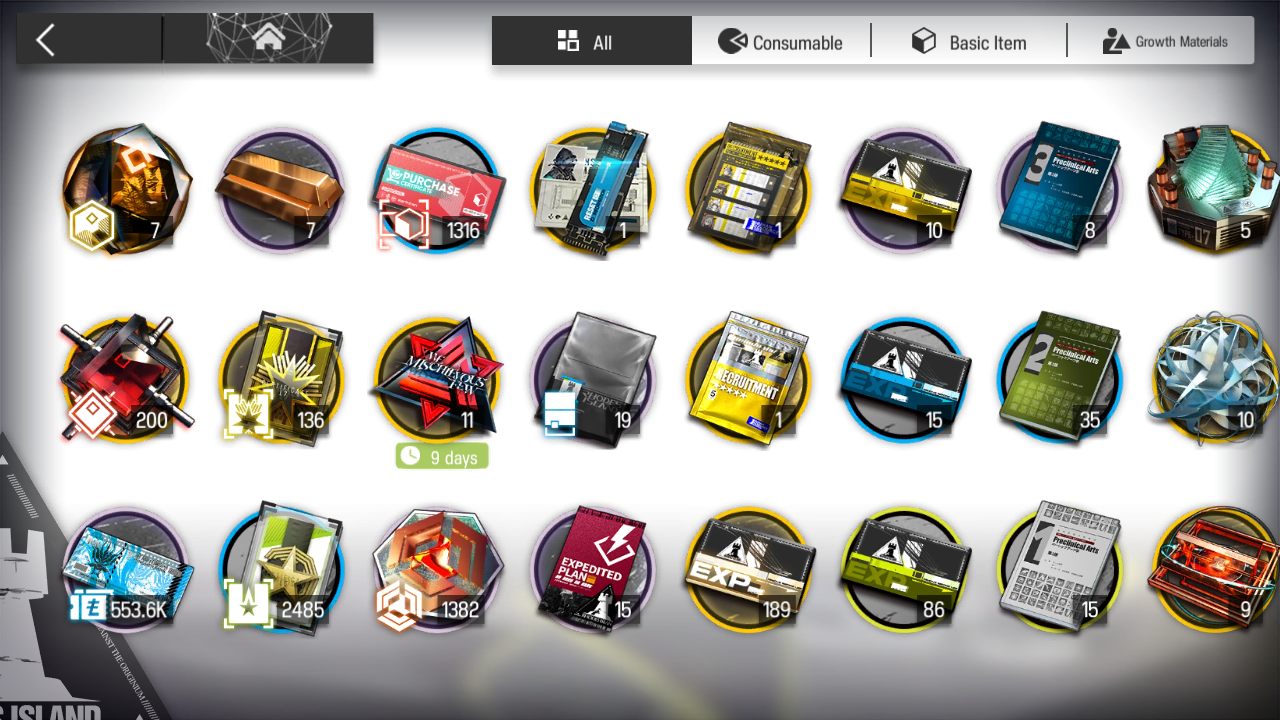The height and width of the screenshot is (720, 1280).
Task: Return to the home screen
Action: 267,39
